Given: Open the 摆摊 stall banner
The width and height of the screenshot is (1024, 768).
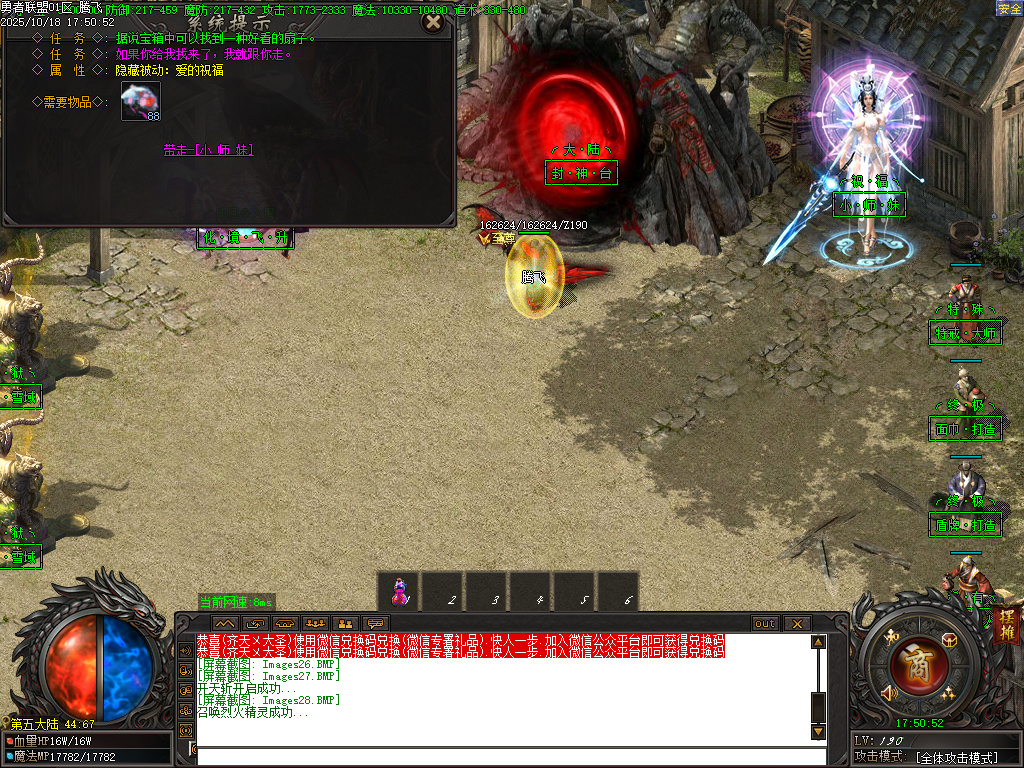Looking at the screenshot, I should [x=1006, y=625].
